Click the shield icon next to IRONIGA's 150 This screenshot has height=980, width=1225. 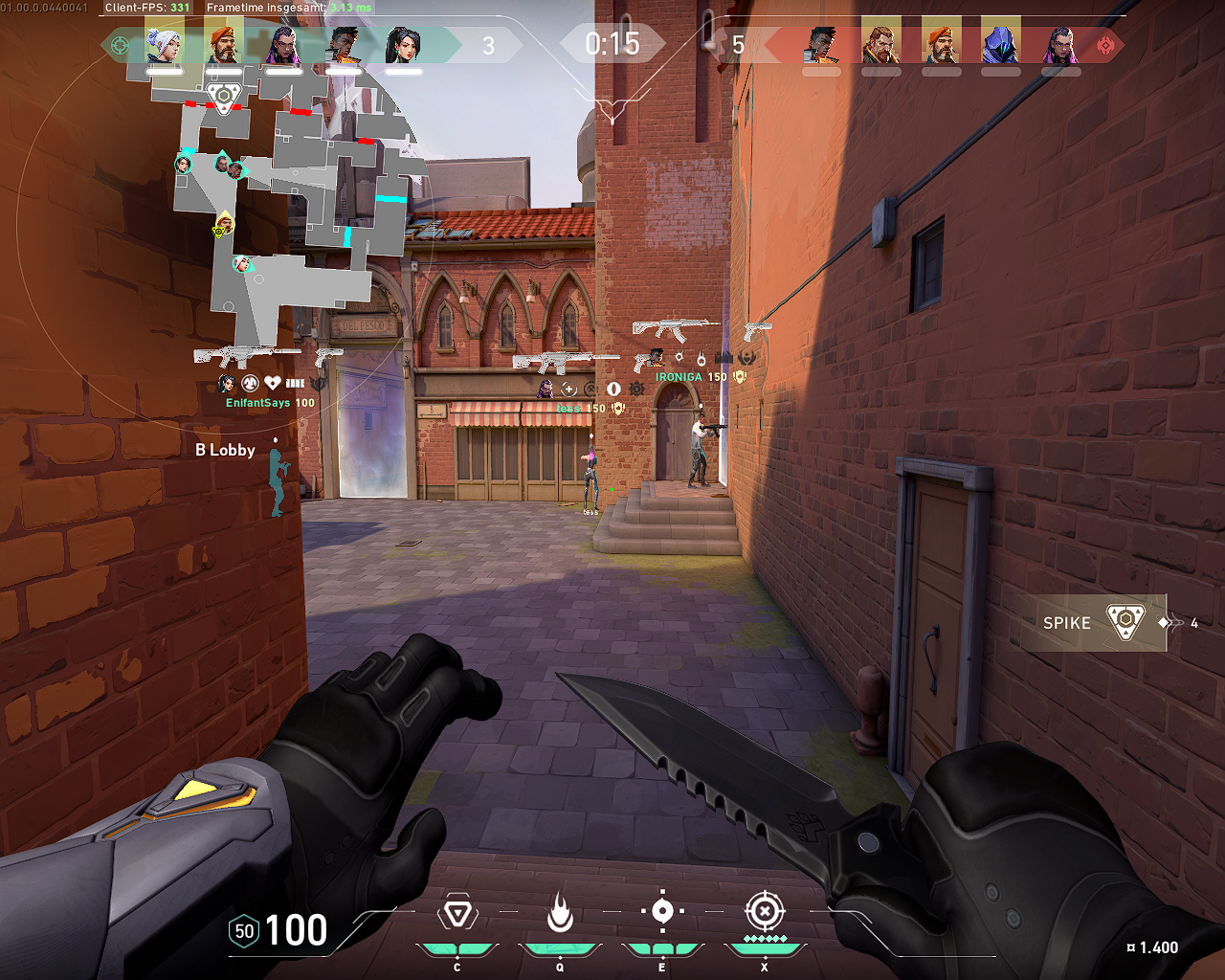point(739,376)
